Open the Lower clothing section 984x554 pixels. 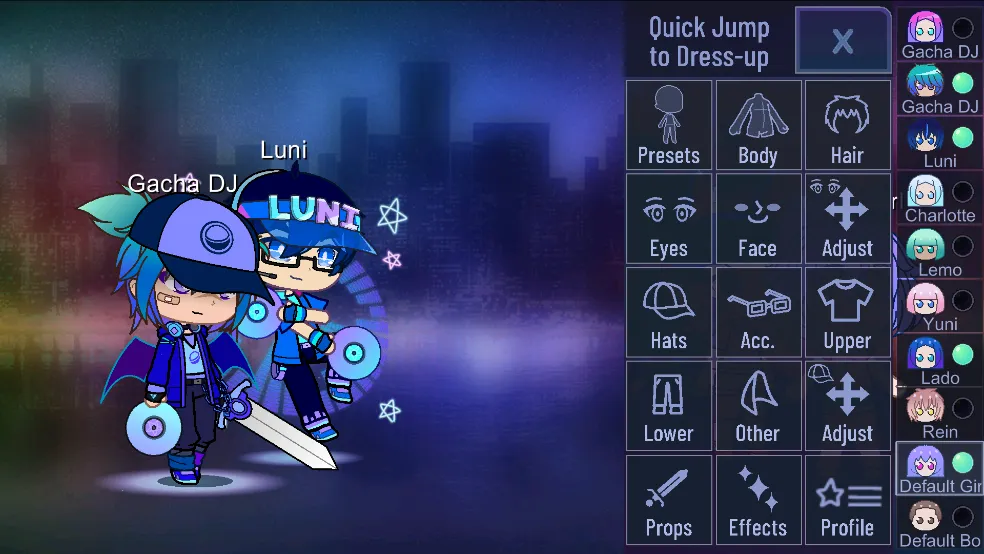coord(668,405)
